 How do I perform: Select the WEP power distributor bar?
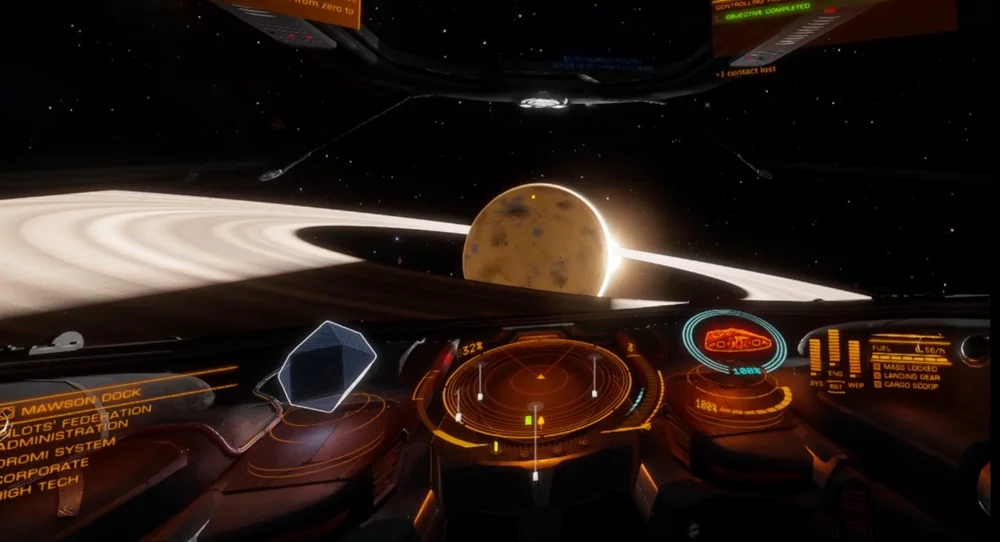pos(854,358)
